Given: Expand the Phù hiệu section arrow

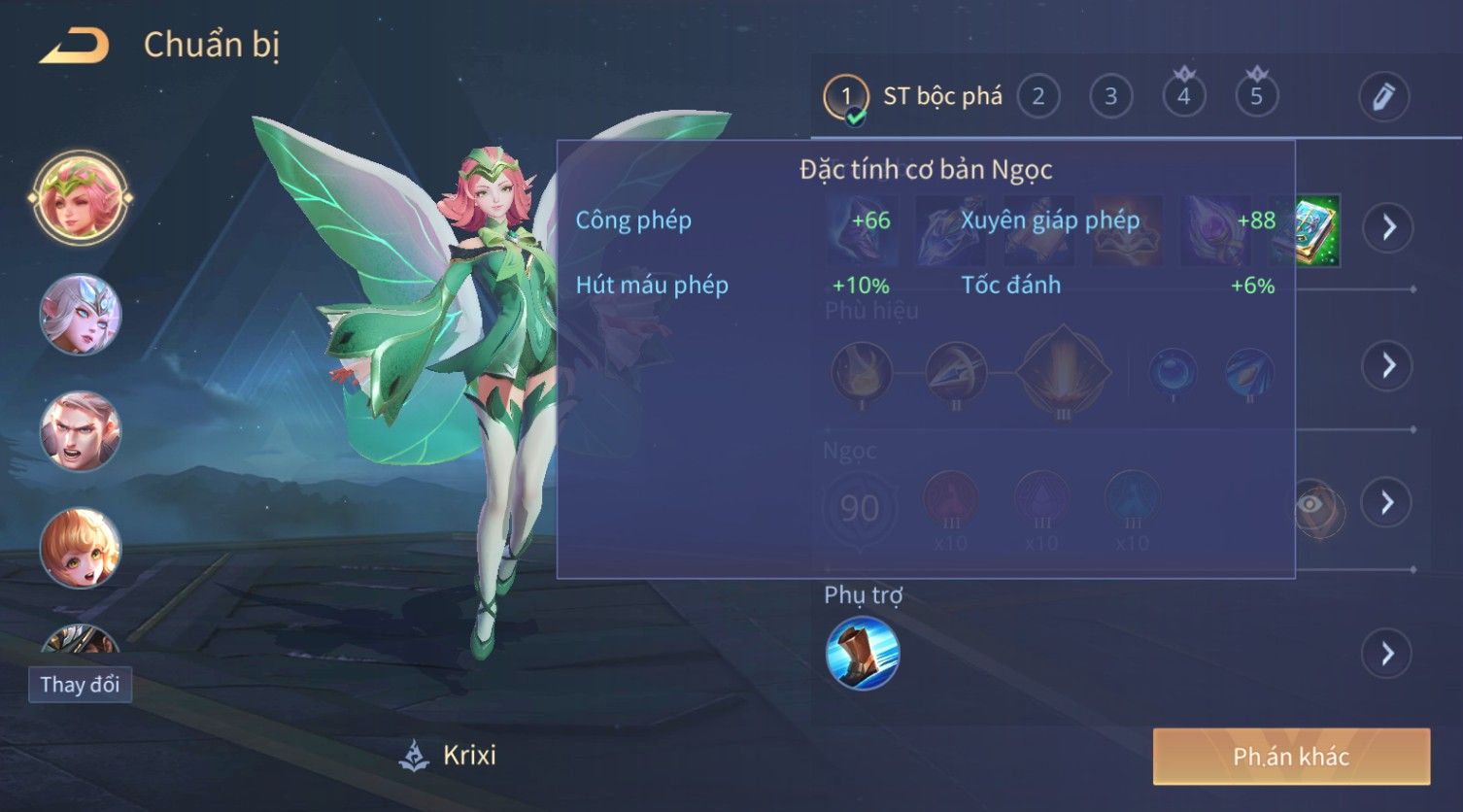Looking at the screenshot, I should point(1387,365).
